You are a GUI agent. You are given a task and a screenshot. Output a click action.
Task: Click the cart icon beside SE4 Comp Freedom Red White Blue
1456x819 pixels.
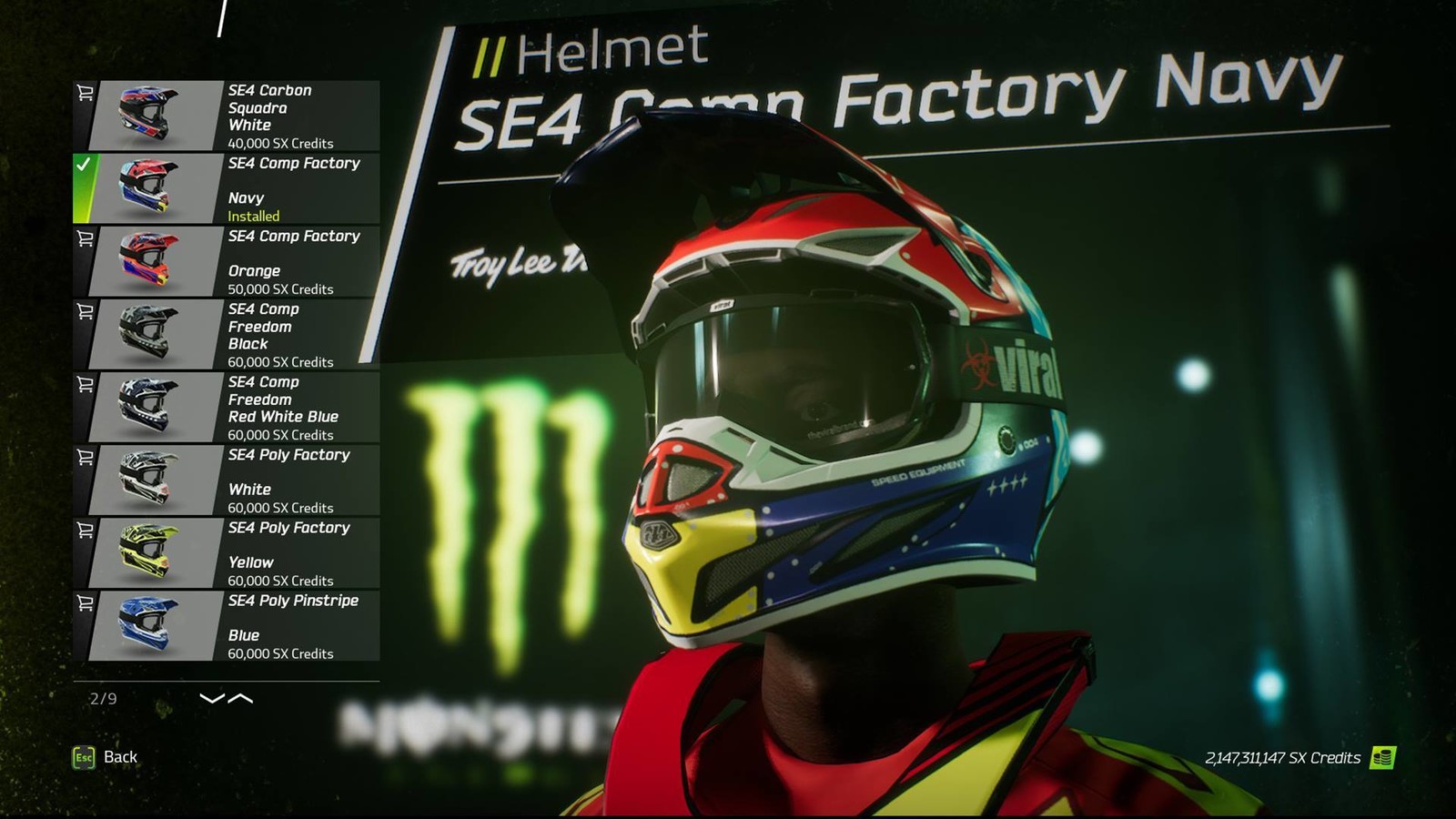[85, 384]
